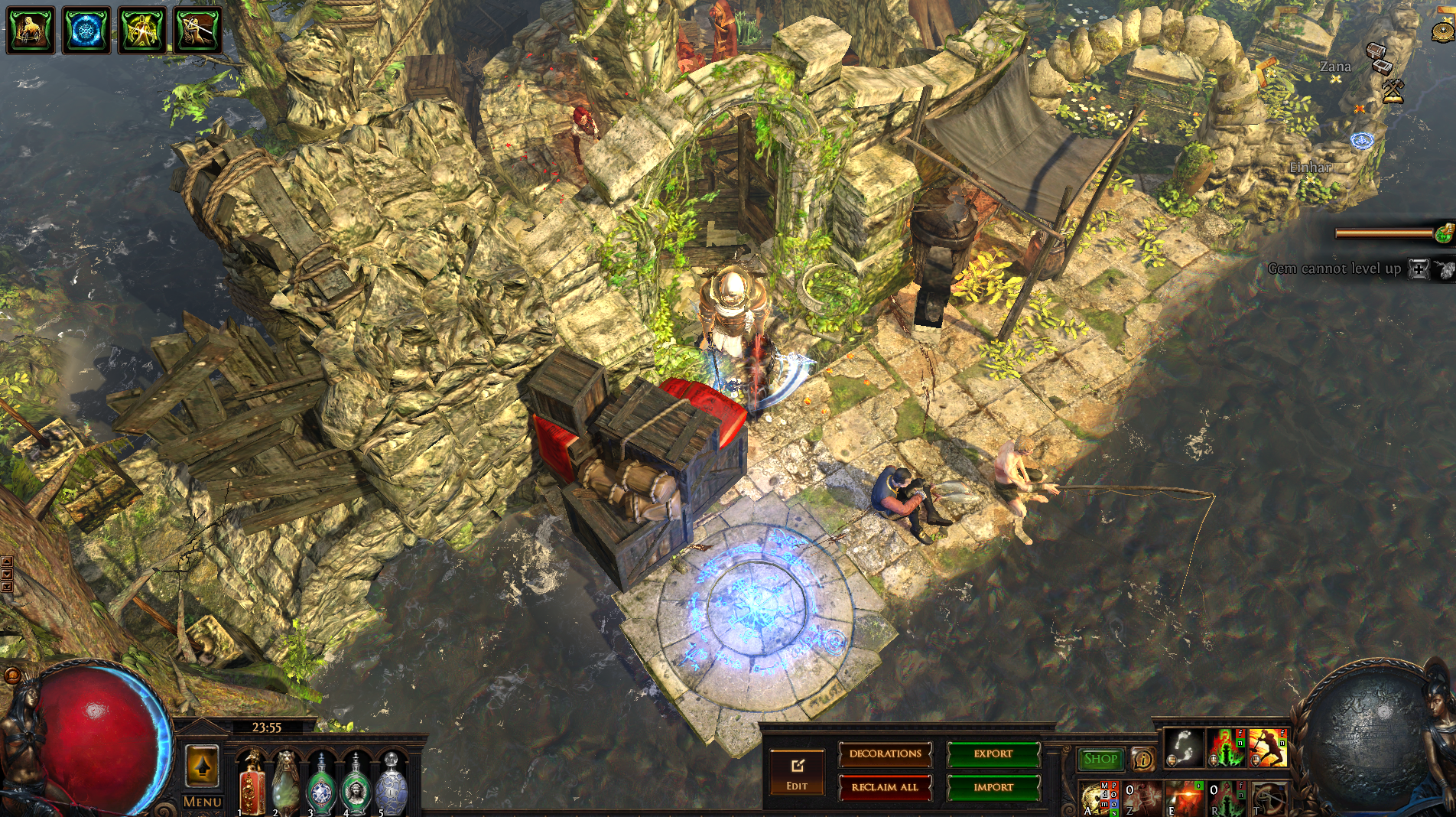The width and height of the screenshot is (1456, 817).
Task: Use the green bust flask in slot 4
Action: pos(356,784)
